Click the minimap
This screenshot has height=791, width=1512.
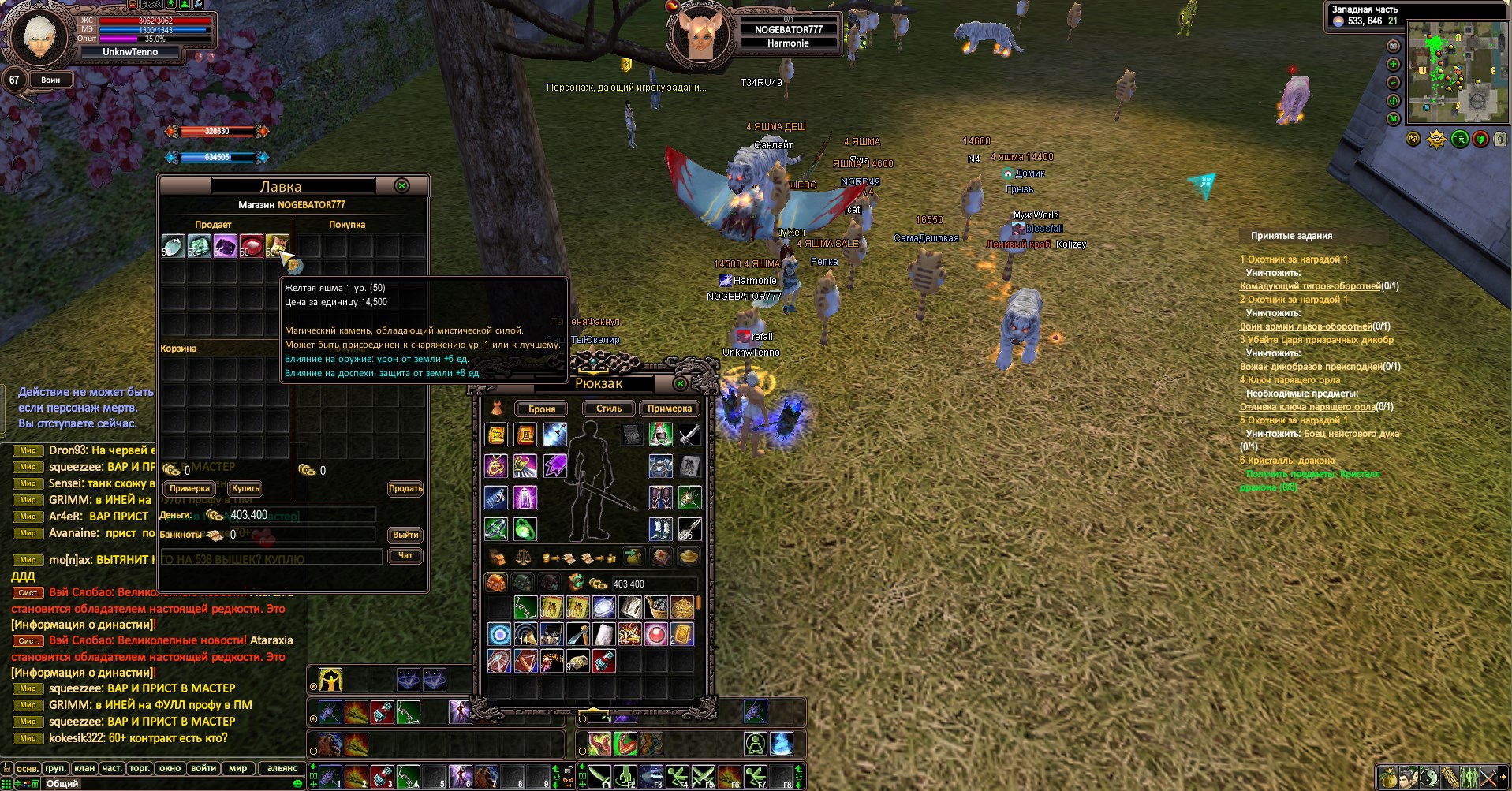point(1456,73)
